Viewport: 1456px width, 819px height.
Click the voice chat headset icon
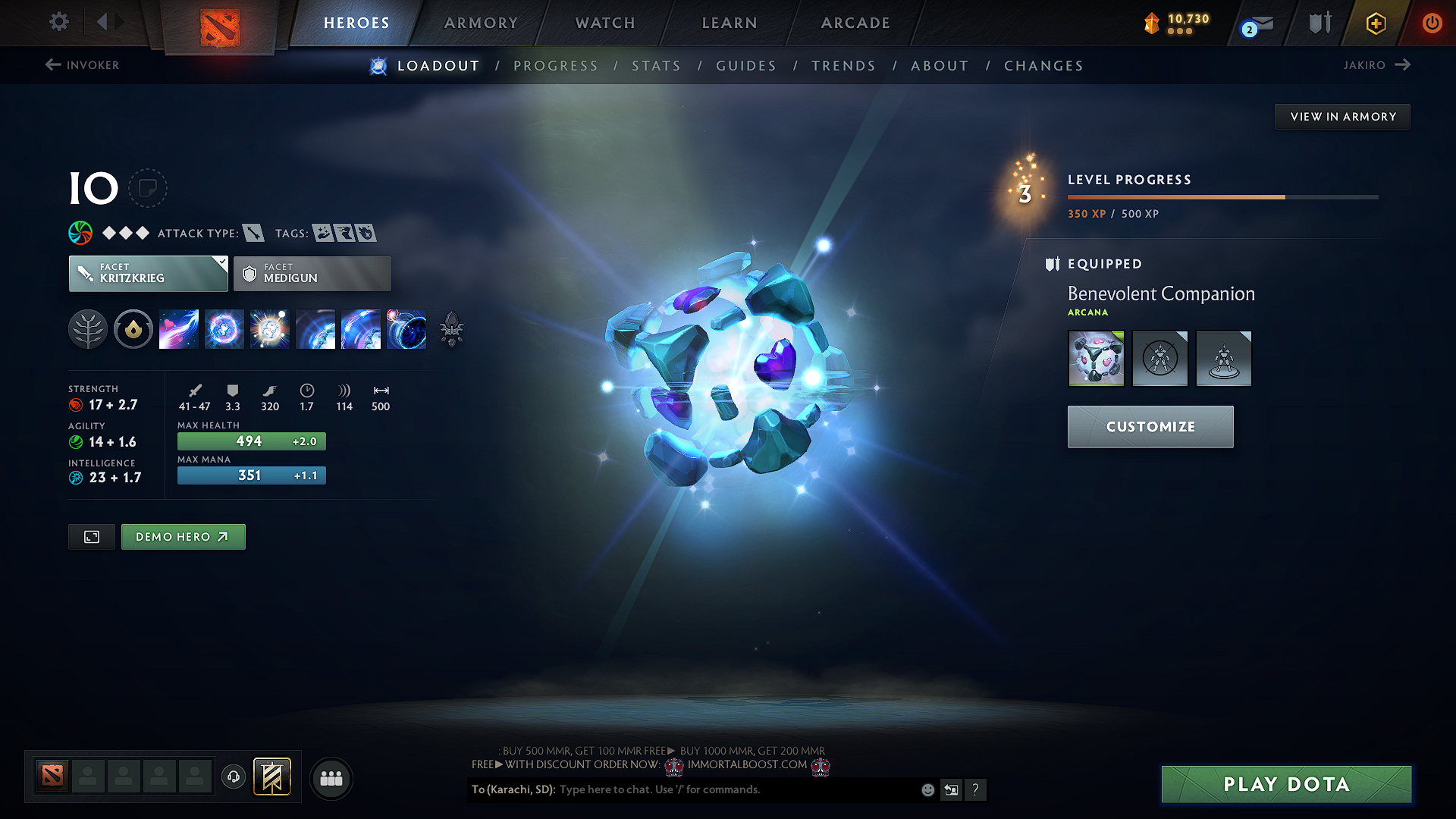[233, 777]
